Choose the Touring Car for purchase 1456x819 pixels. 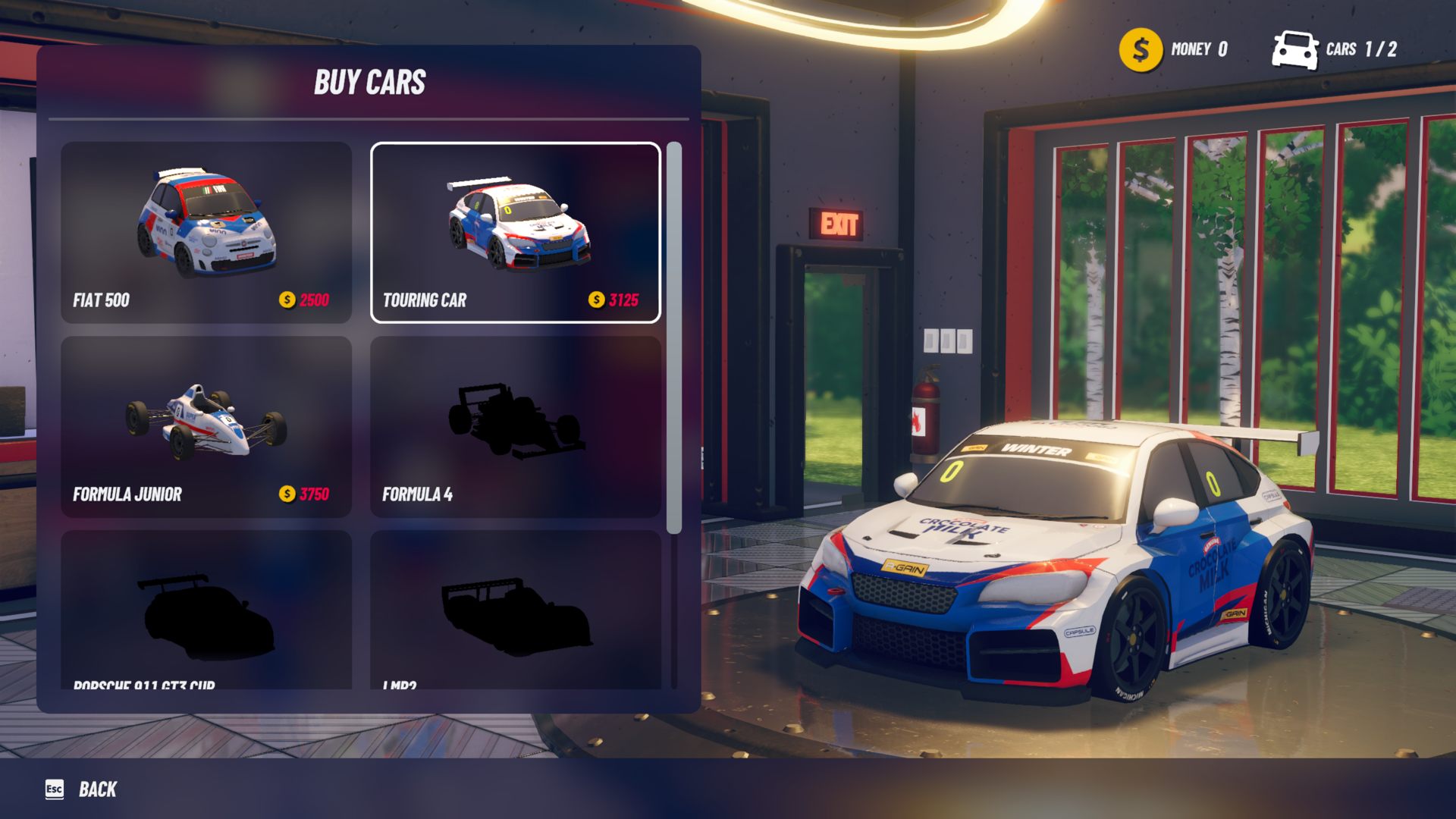pos(516,232)
